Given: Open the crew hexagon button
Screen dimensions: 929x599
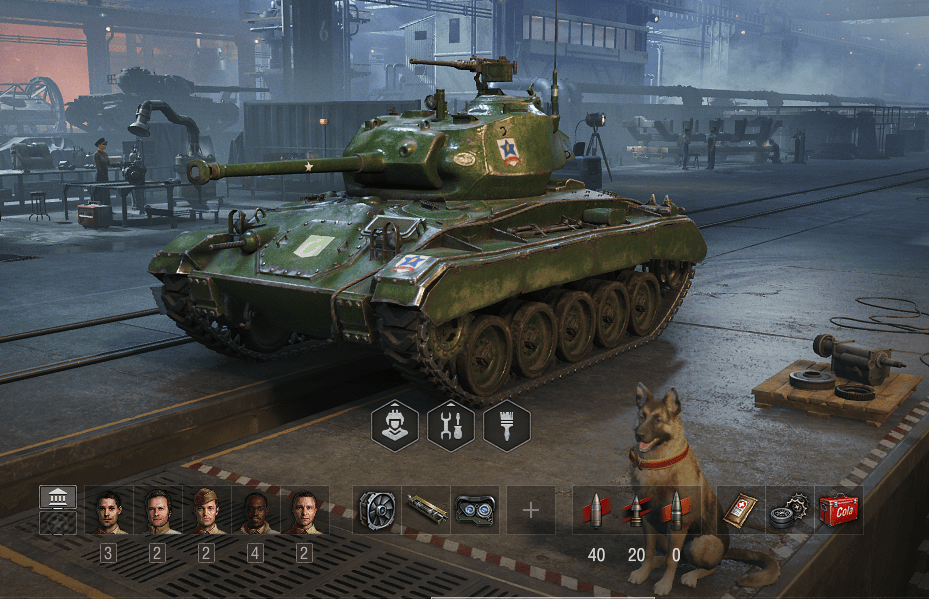Looking at the screenshot, I should (394, 425).
